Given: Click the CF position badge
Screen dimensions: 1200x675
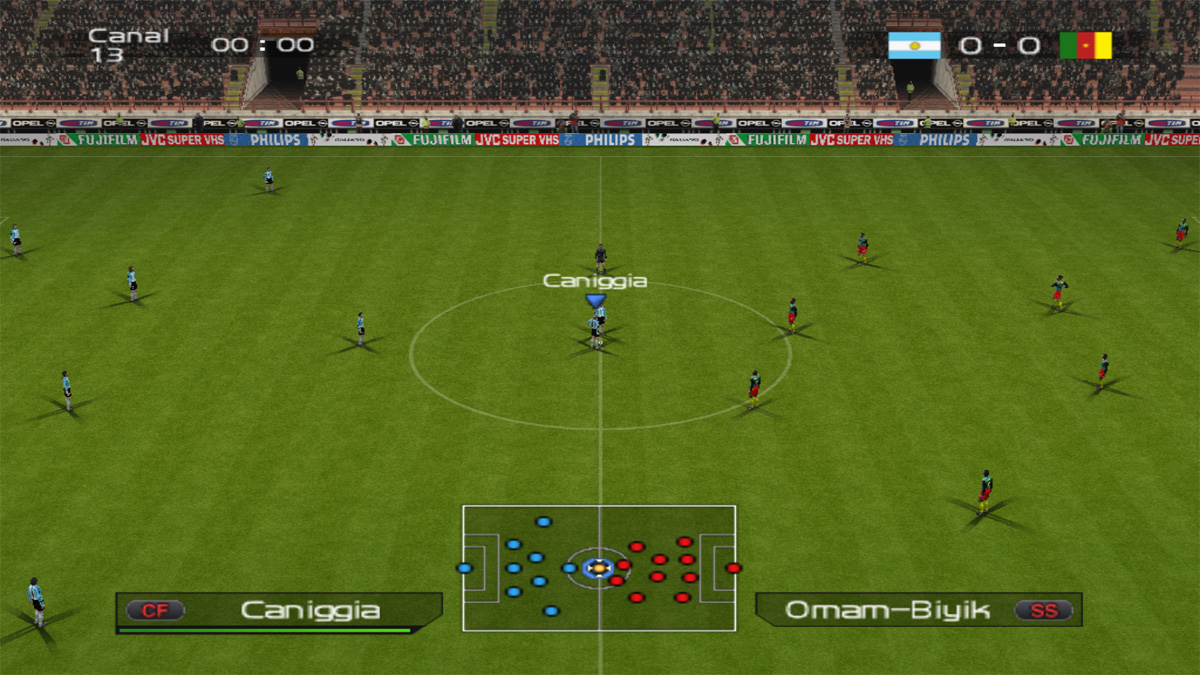Looking at the screenshot, I should [155, 610].
